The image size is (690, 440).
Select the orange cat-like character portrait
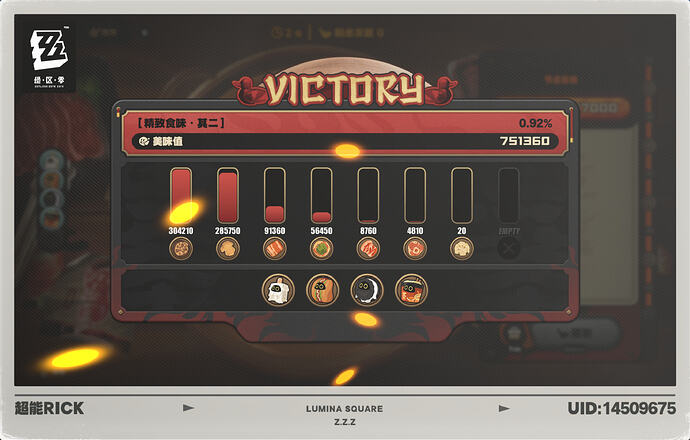coord(322,290)
